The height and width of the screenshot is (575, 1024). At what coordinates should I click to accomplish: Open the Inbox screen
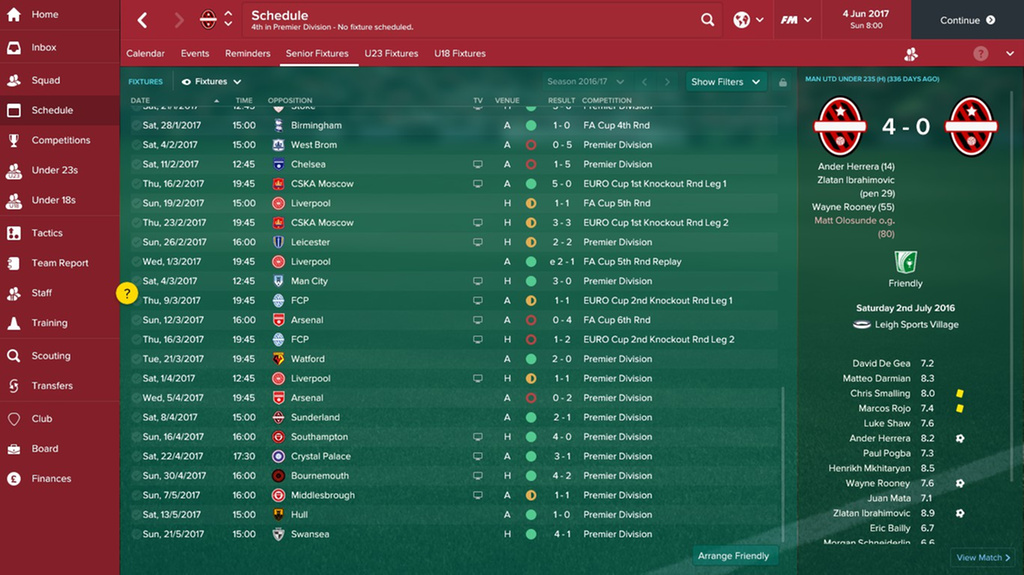point(44,48)
